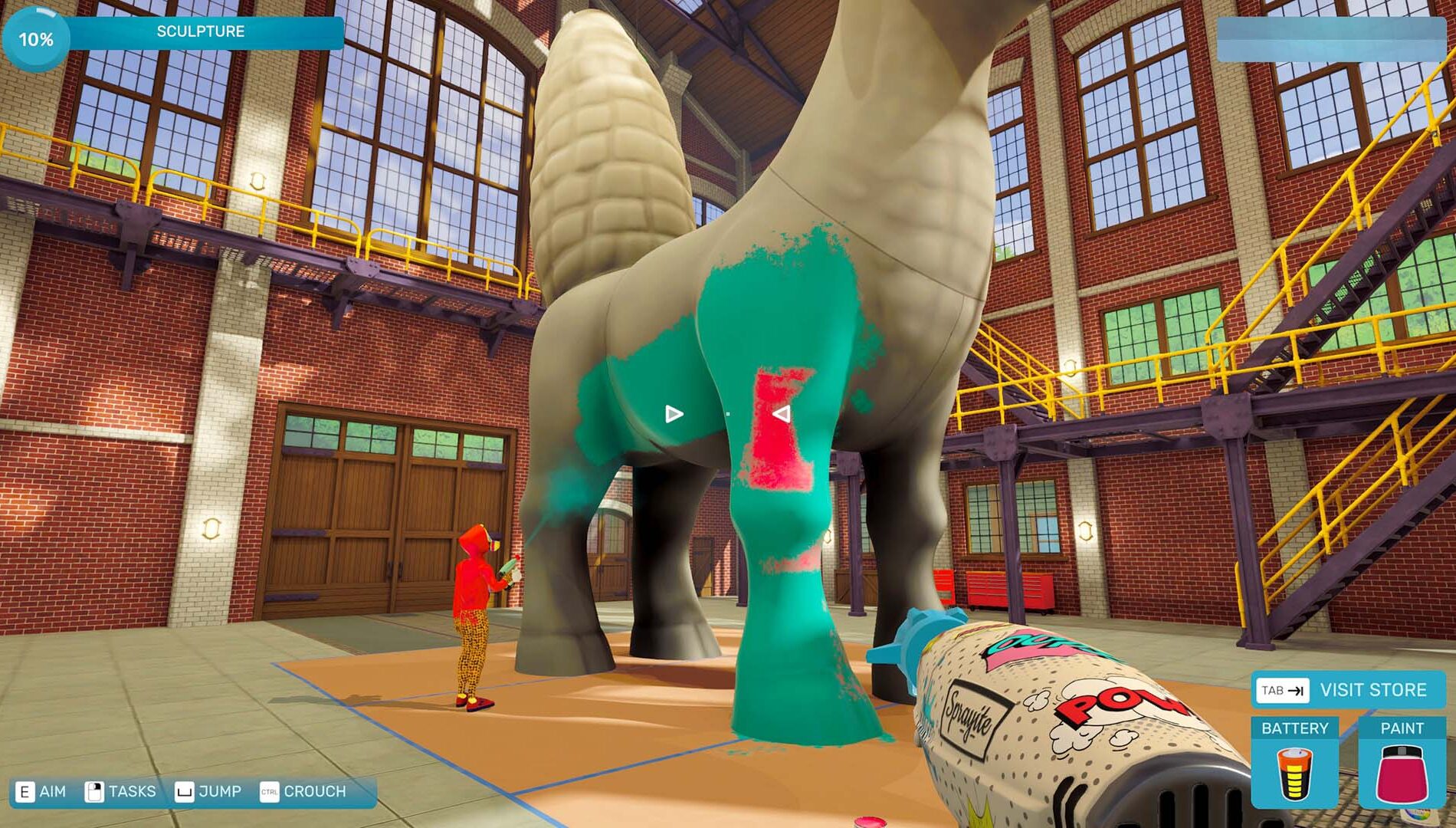
Task: Click the 10% completion badge
Action: (x=34, y=37)
